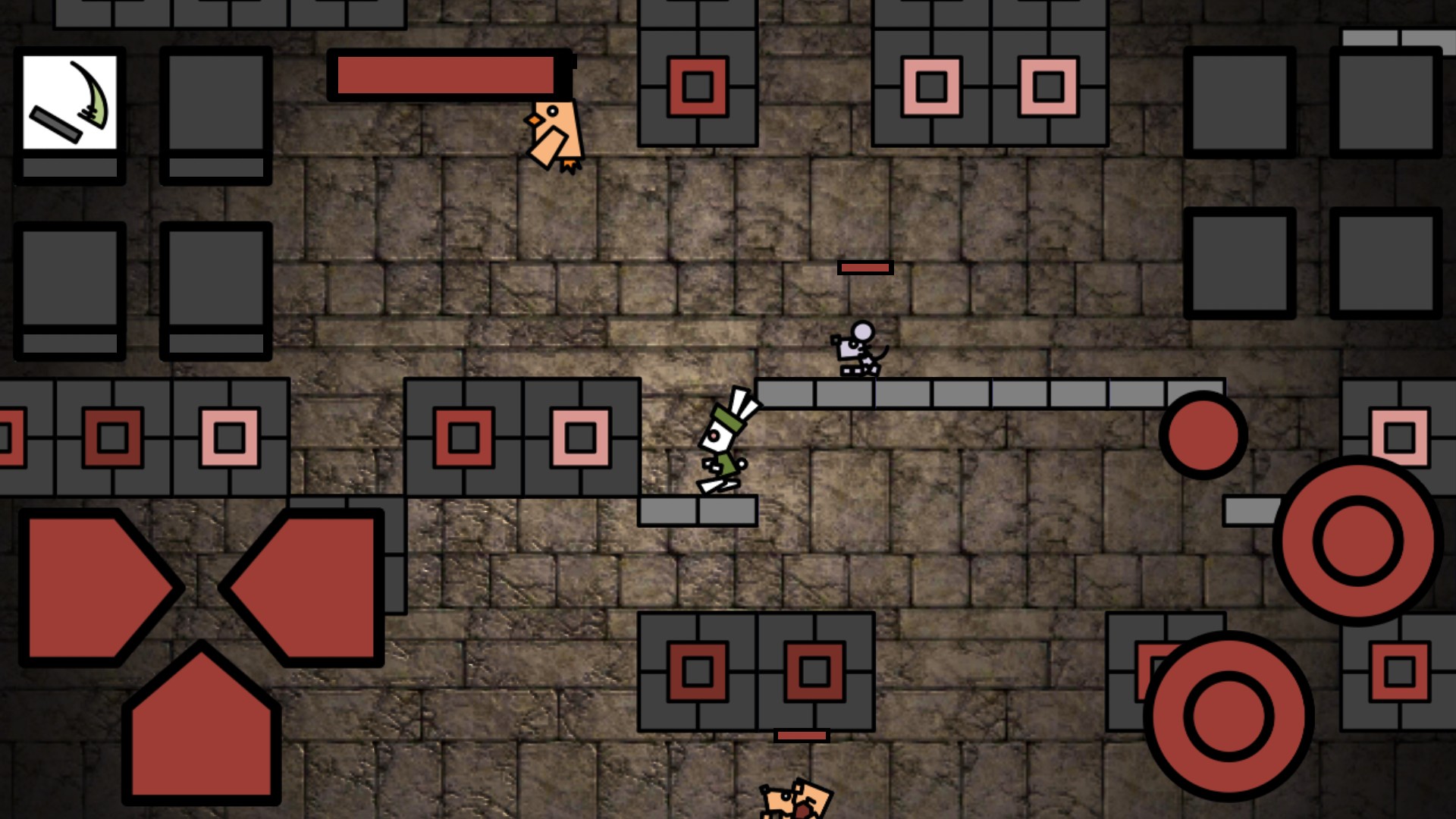Tap the red pentagon button pointing up
This screenshot has height=819, width=1456.
(x=202, y=728)
